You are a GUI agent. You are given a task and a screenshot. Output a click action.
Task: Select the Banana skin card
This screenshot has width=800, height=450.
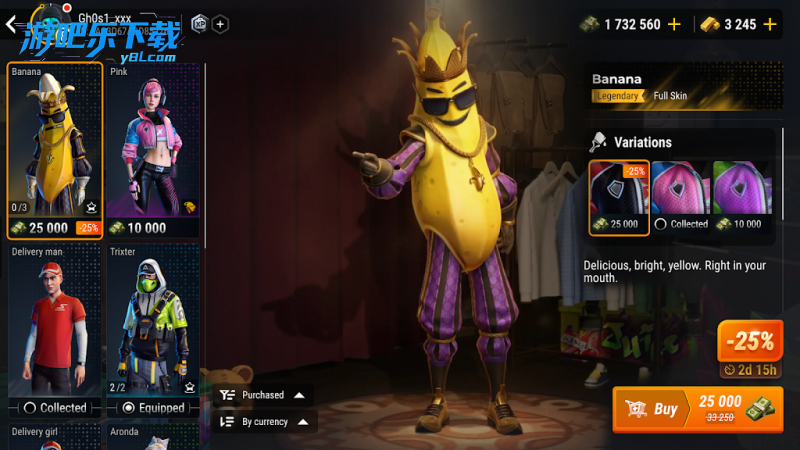(x=55, y=150)
